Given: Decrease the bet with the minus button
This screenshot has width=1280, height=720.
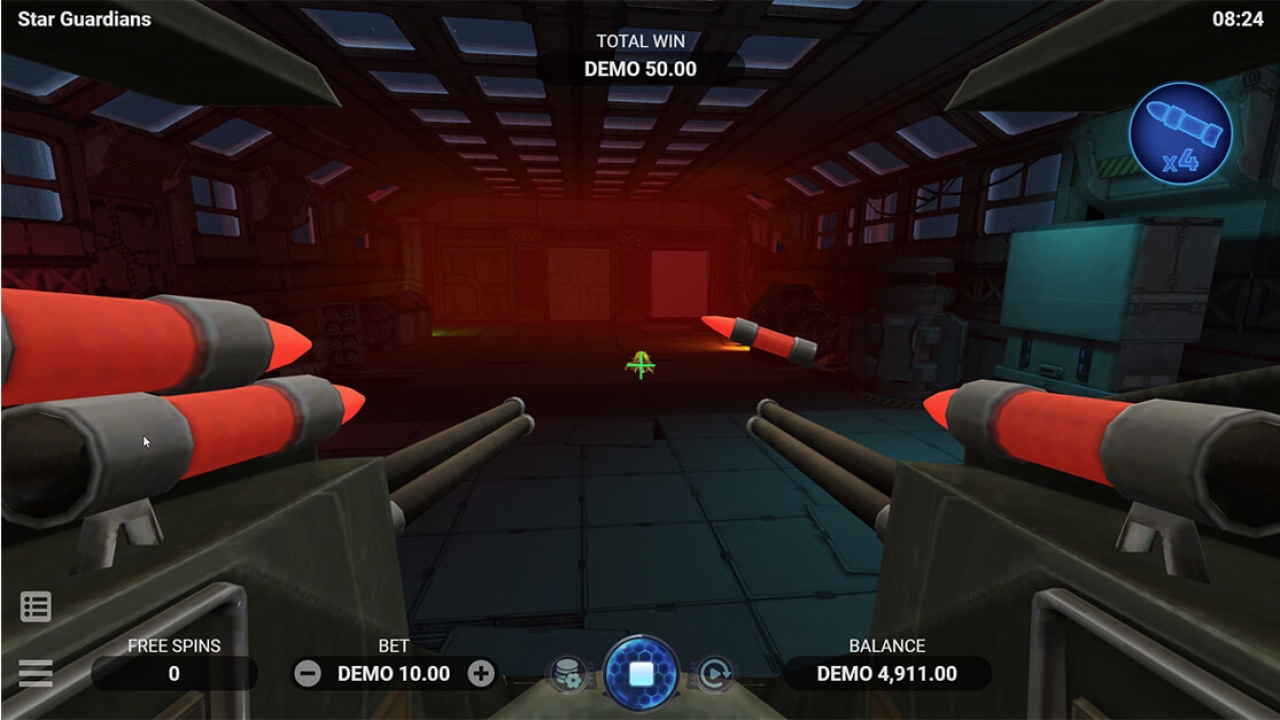Looking at the screenshot, I should pos(309,674).
